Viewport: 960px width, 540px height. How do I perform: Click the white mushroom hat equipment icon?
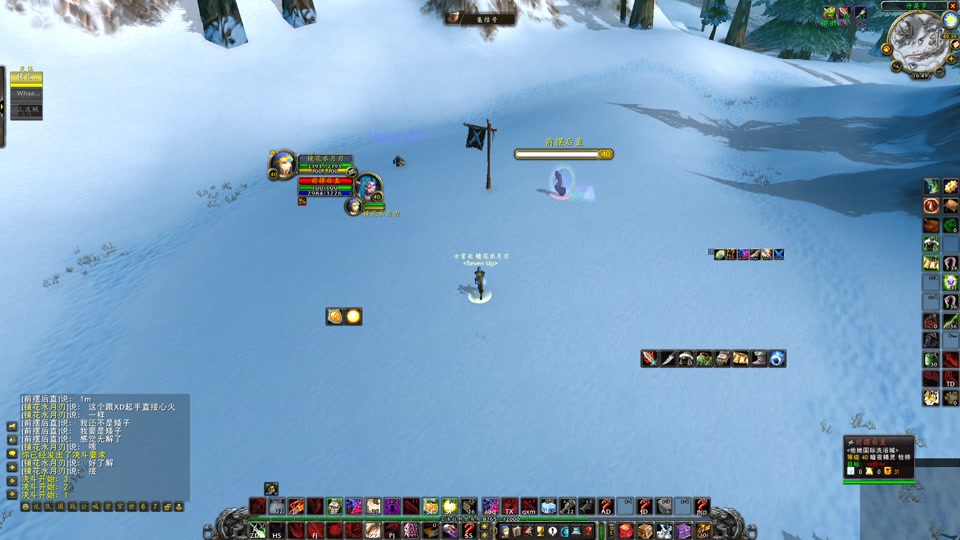(686, 358)
